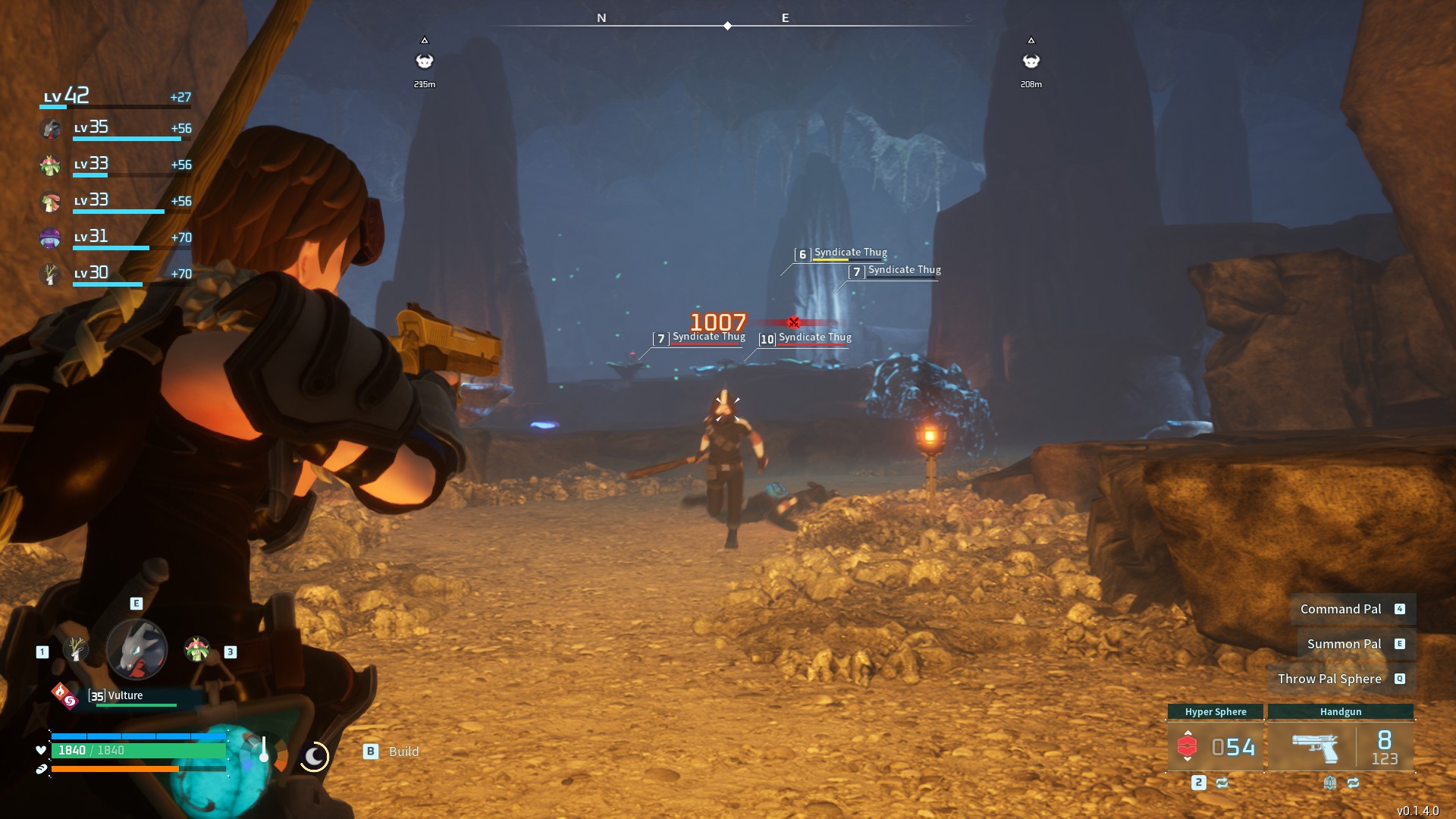Choose the Vulture pal portrait
This screenshot has width=1456, height=819.
[x=136, y=649]
